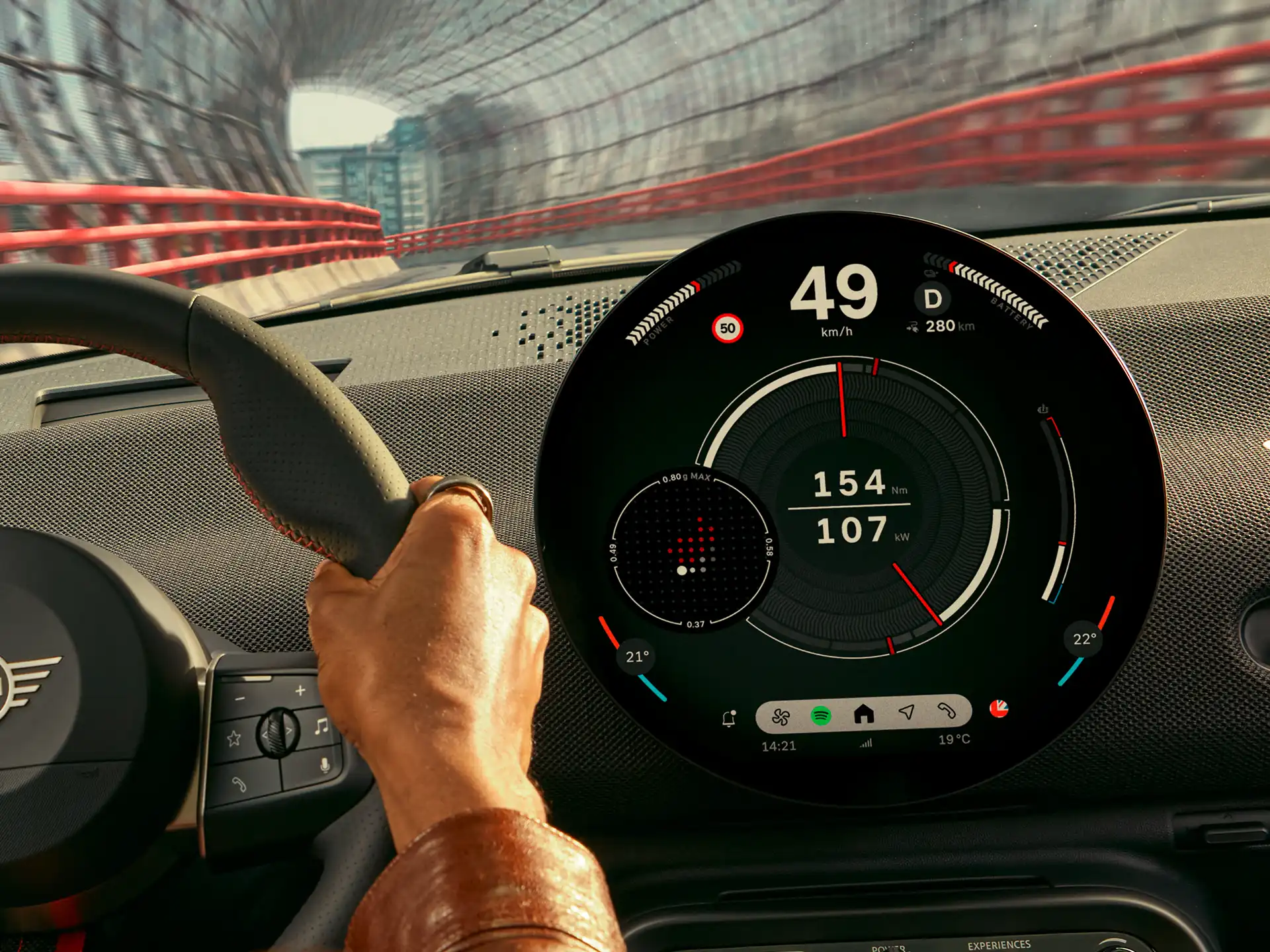Open the climate fan controls
This screenshot has width=1270, height=952.
781,717
